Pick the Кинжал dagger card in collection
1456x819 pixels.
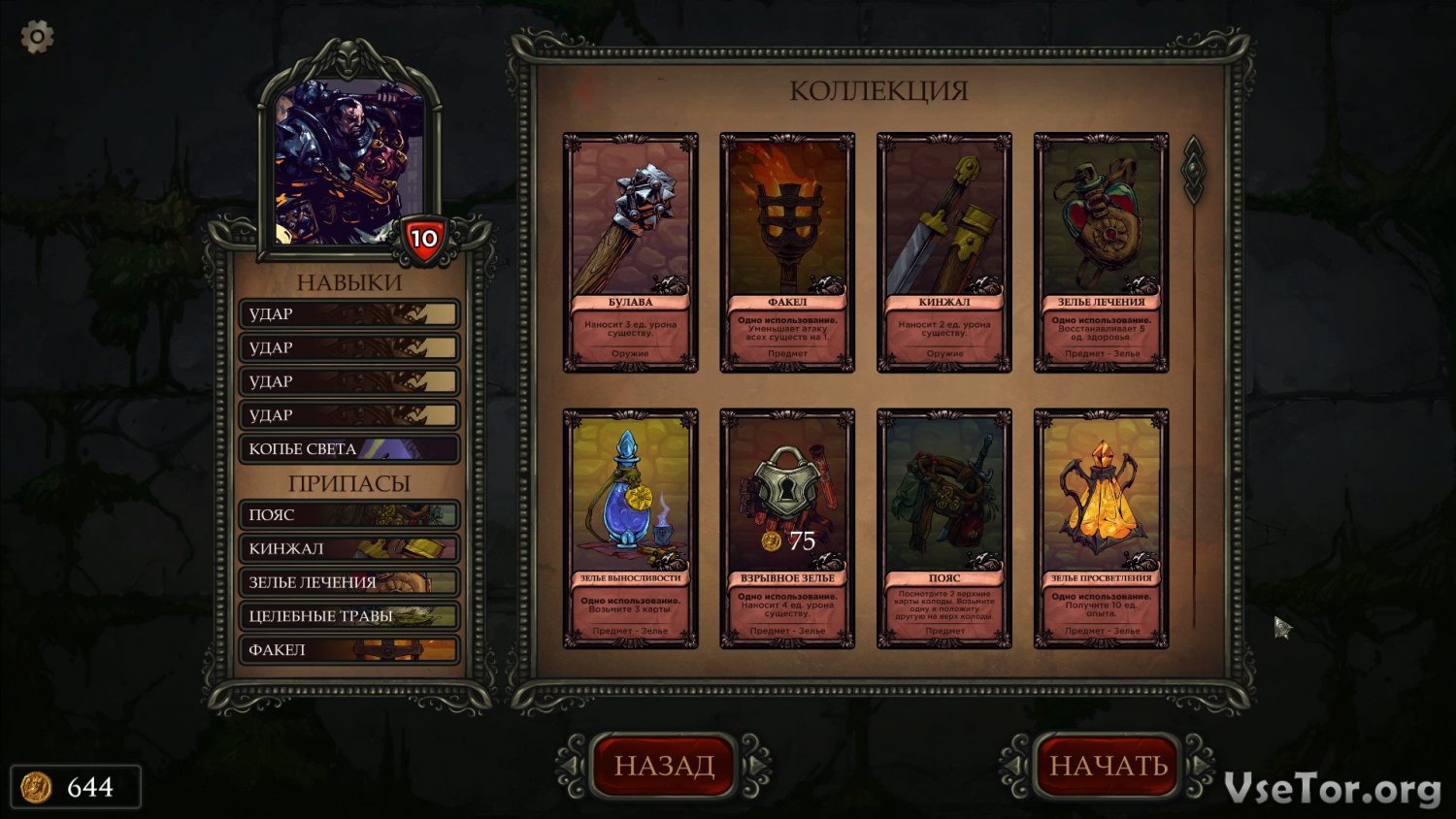[944, 252]
